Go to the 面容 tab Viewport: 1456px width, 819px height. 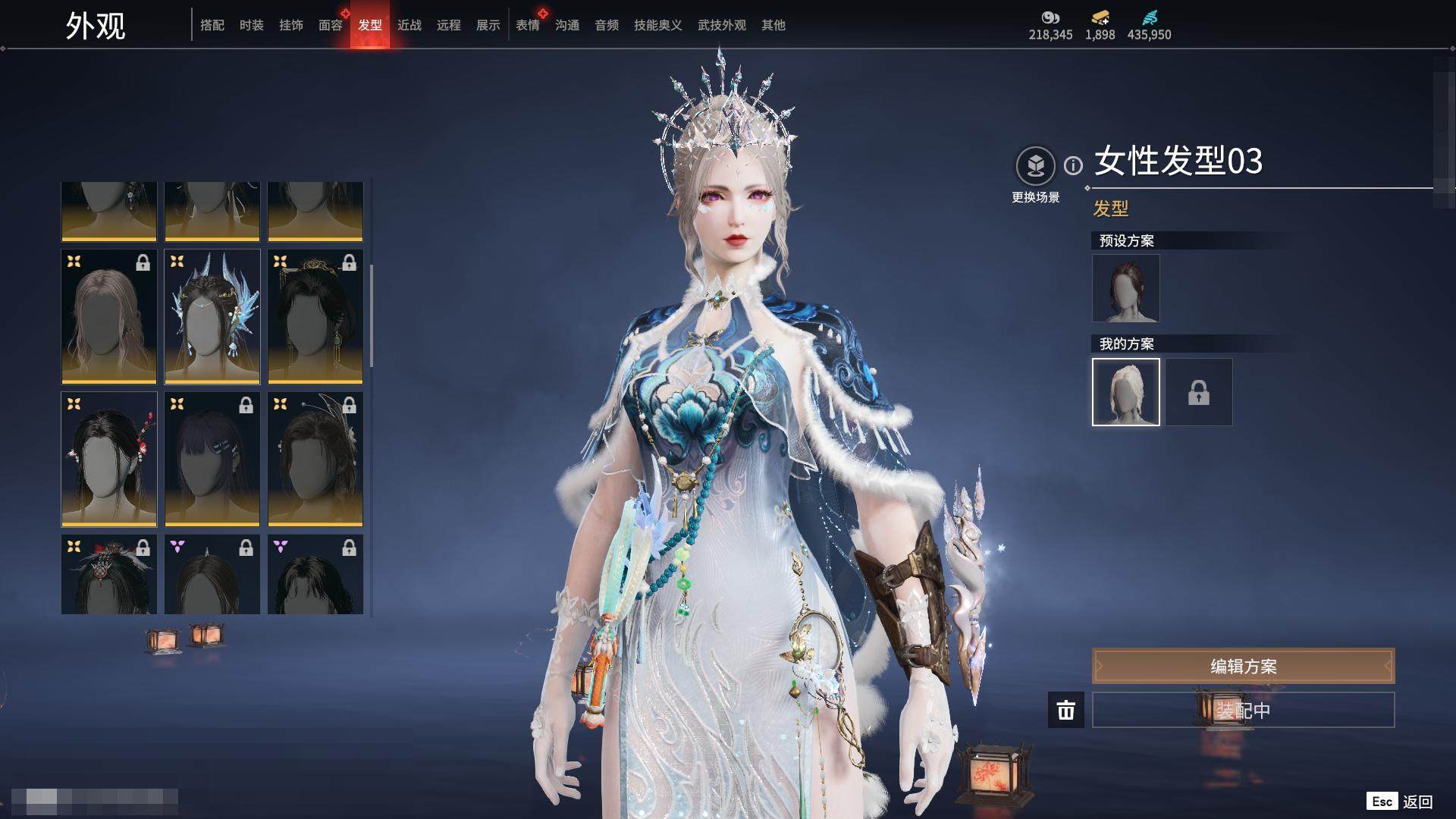click(331, 25)
